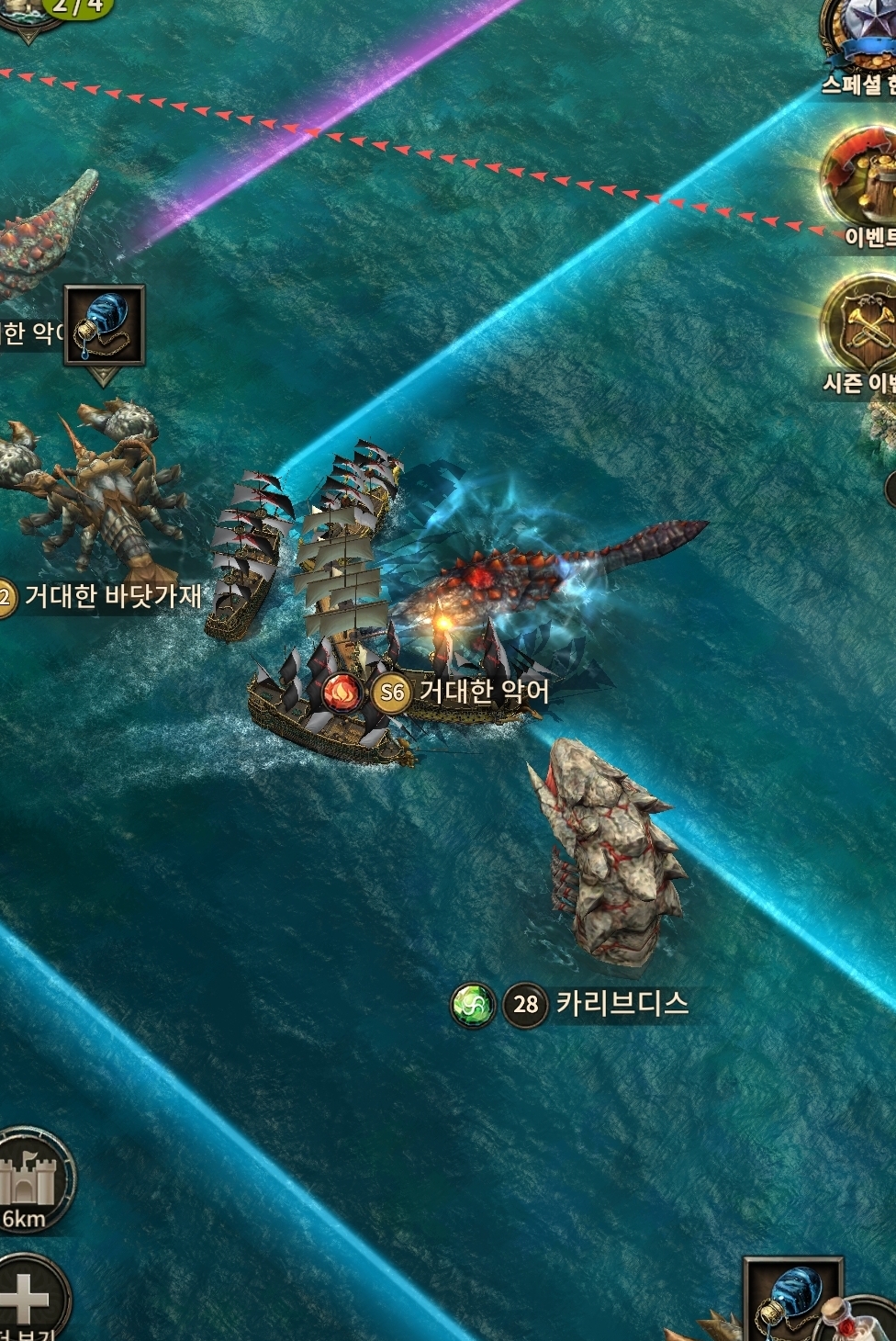Viewport: 896px width, 1341px height.
Task: Expand the plus 더 보기 button
Action: (28, 1297)
